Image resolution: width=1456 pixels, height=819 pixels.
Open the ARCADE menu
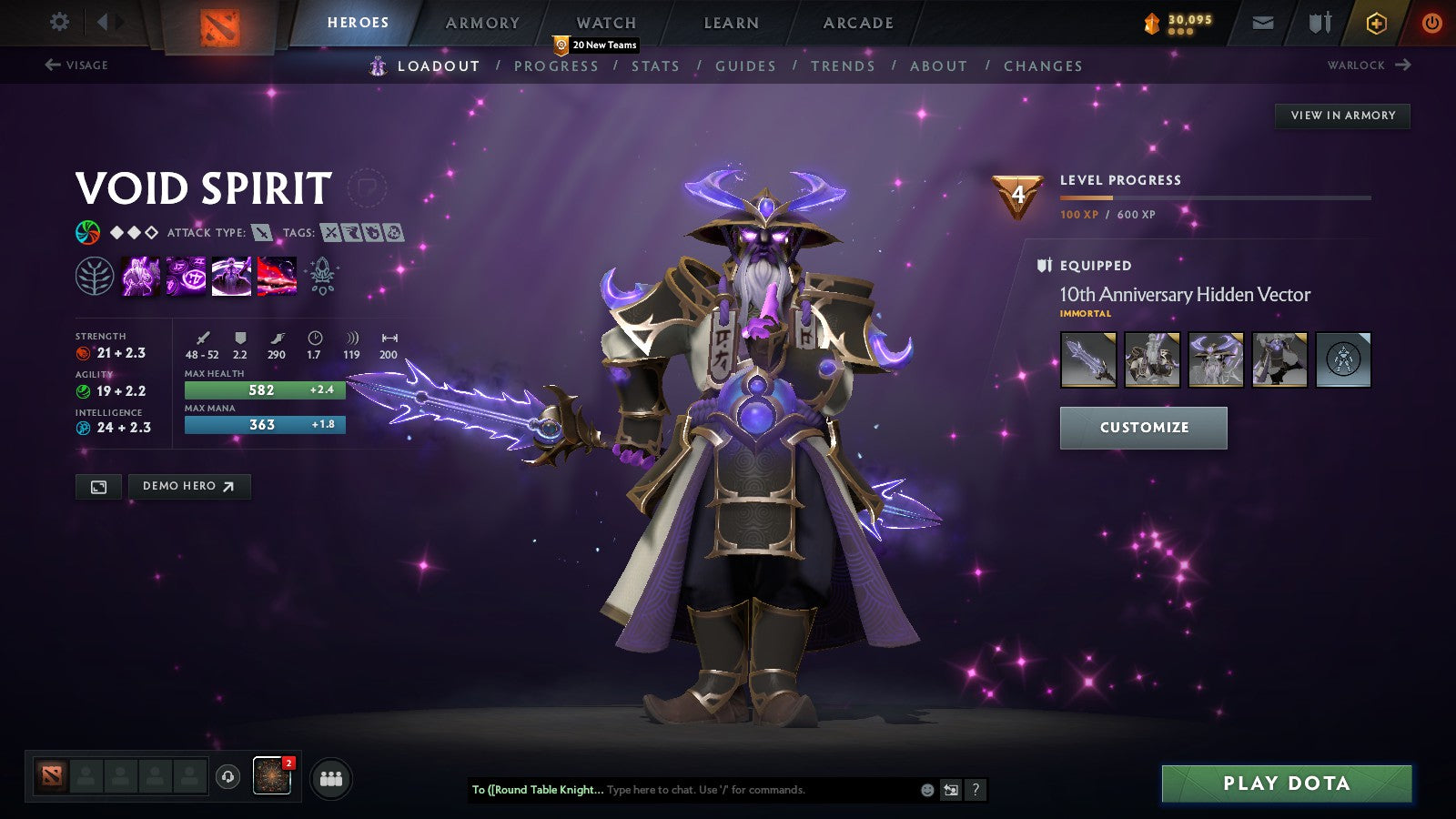point(856,23)
